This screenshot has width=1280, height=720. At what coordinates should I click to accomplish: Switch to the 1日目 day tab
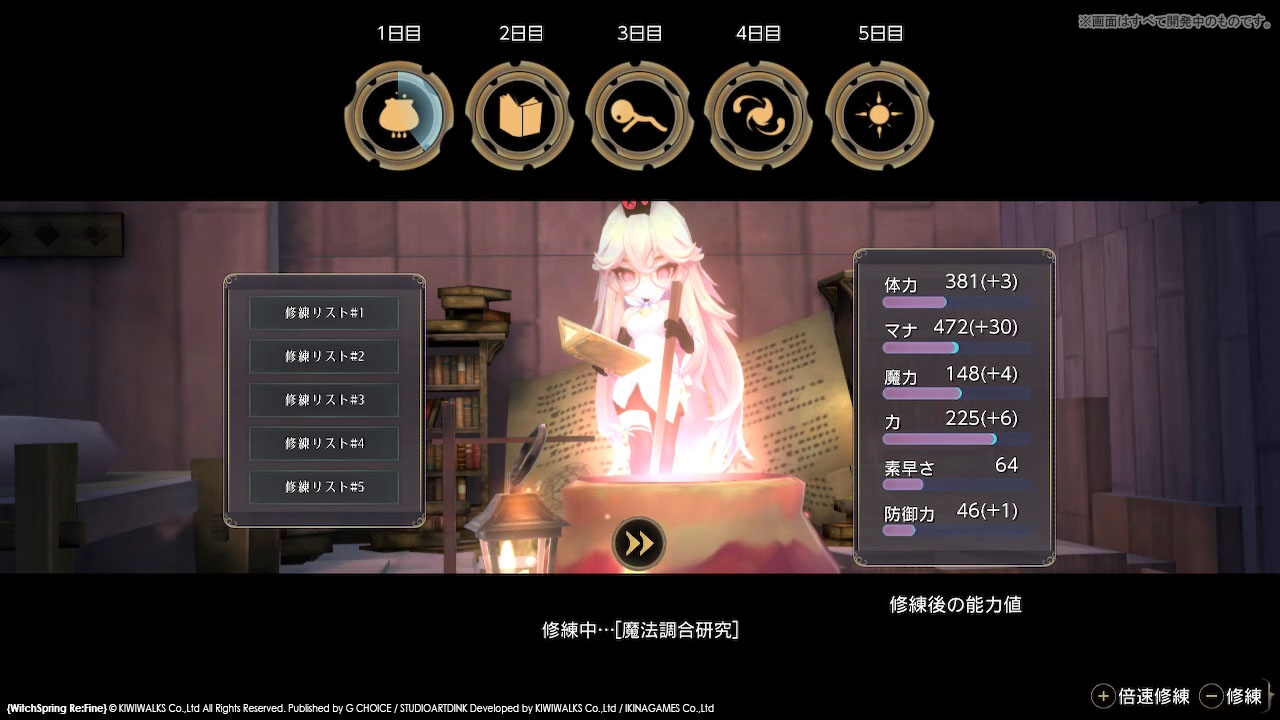point(398,33)
